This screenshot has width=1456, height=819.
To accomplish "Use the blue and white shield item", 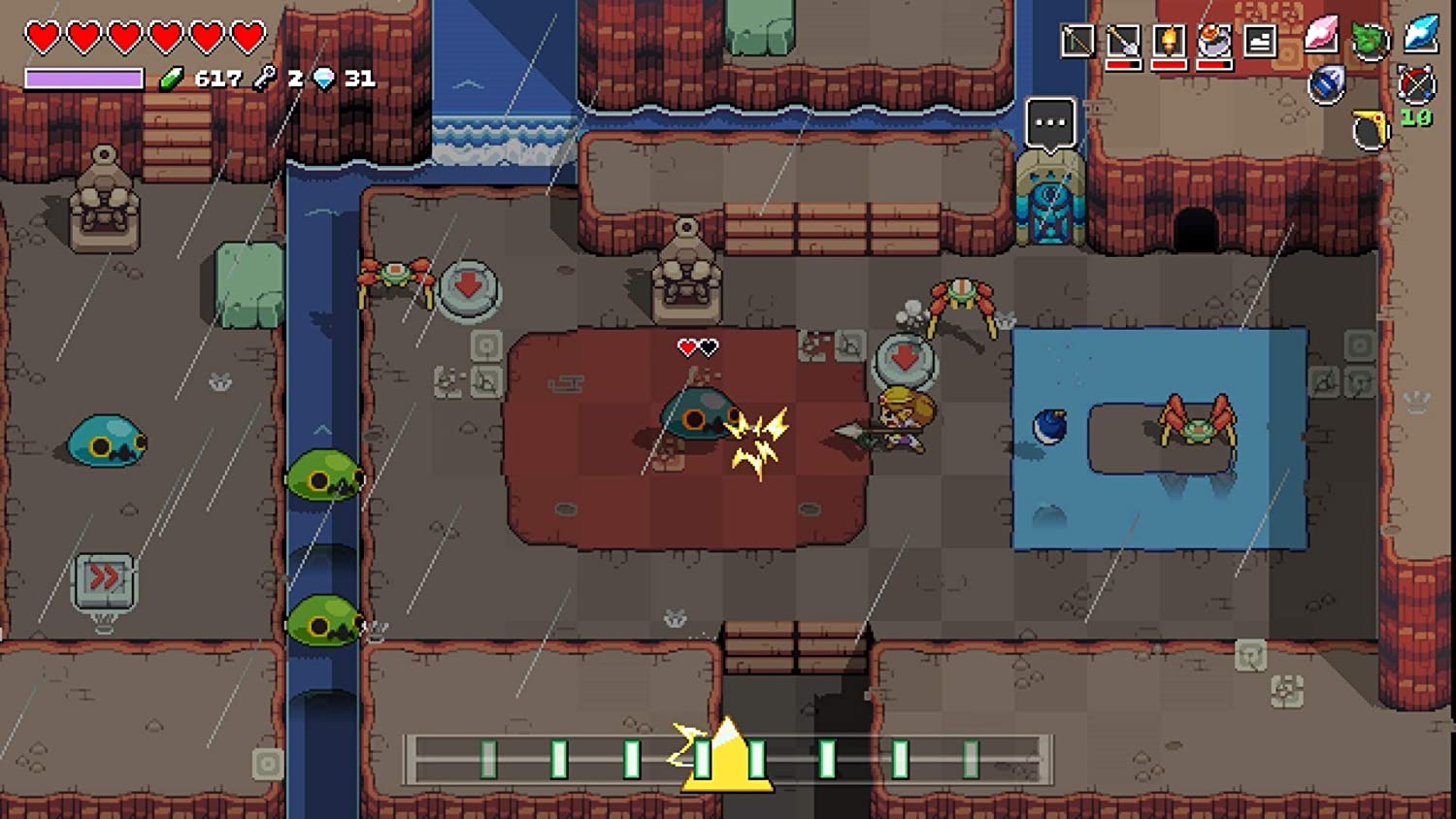I will tap(1326, 84).
